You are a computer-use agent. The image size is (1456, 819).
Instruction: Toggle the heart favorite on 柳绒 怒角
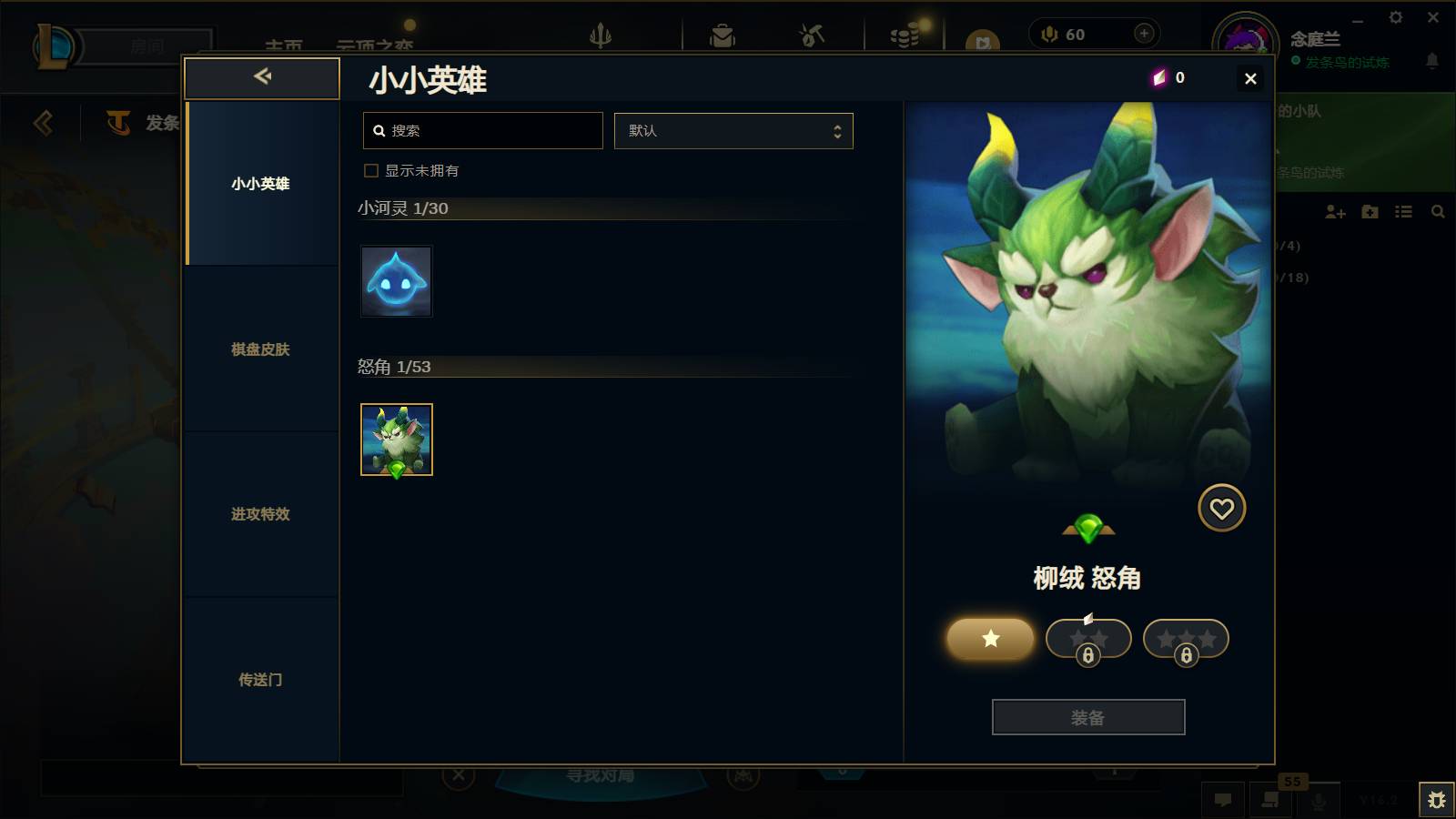1222,508
